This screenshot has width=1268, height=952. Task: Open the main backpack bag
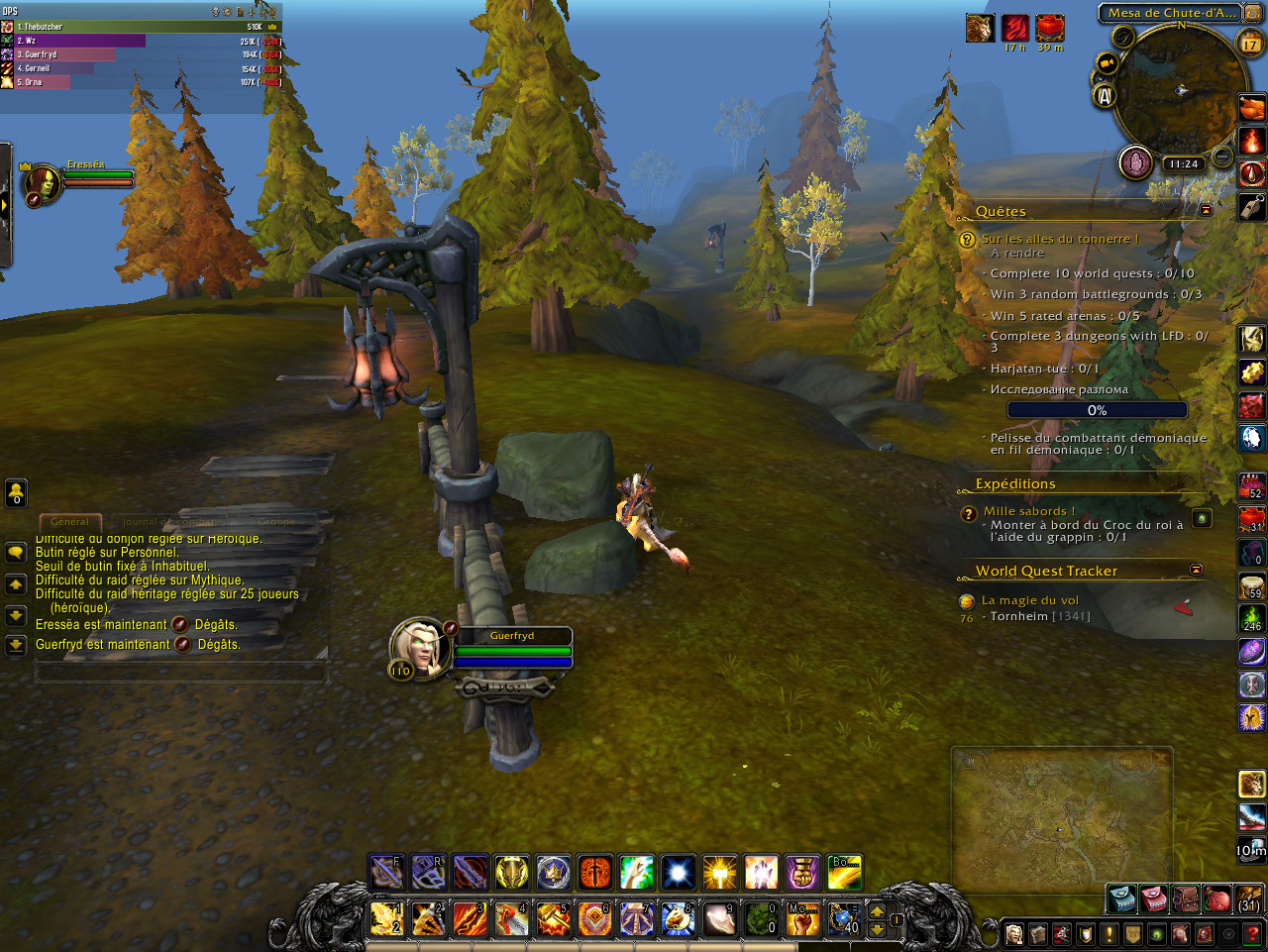(x=1249, y=899)
